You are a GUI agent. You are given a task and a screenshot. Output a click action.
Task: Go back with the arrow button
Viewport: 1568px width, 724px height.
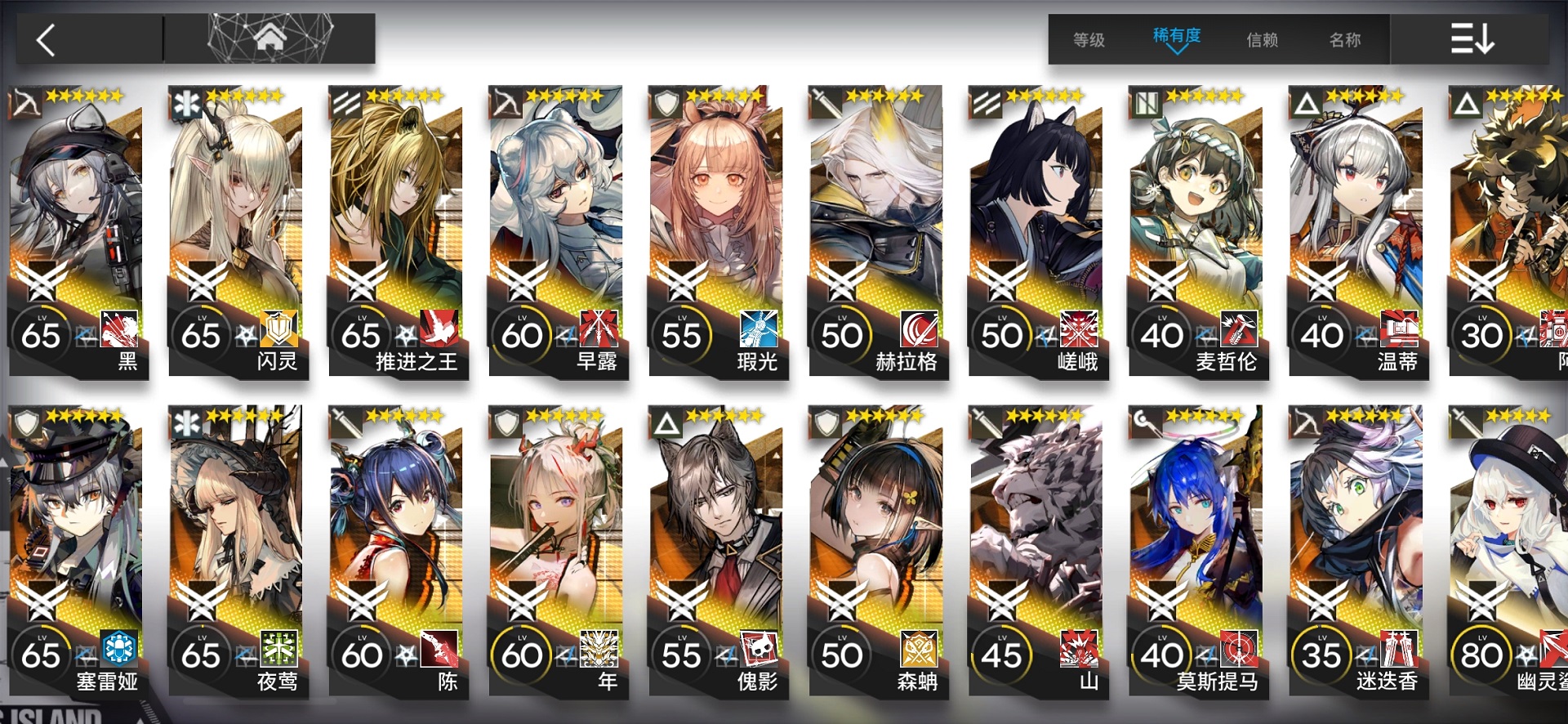pos(47,39)
